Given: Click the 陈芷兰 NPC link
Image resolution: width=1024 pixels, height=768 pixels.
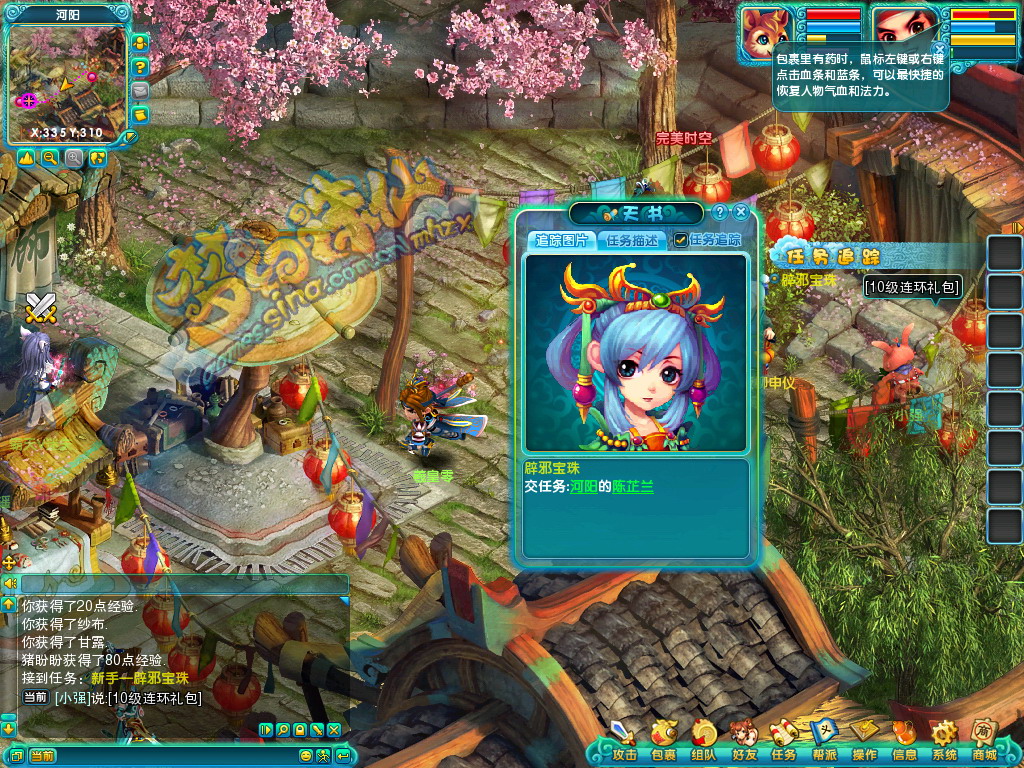Looking at the screenshot, I should pos(633,485).
